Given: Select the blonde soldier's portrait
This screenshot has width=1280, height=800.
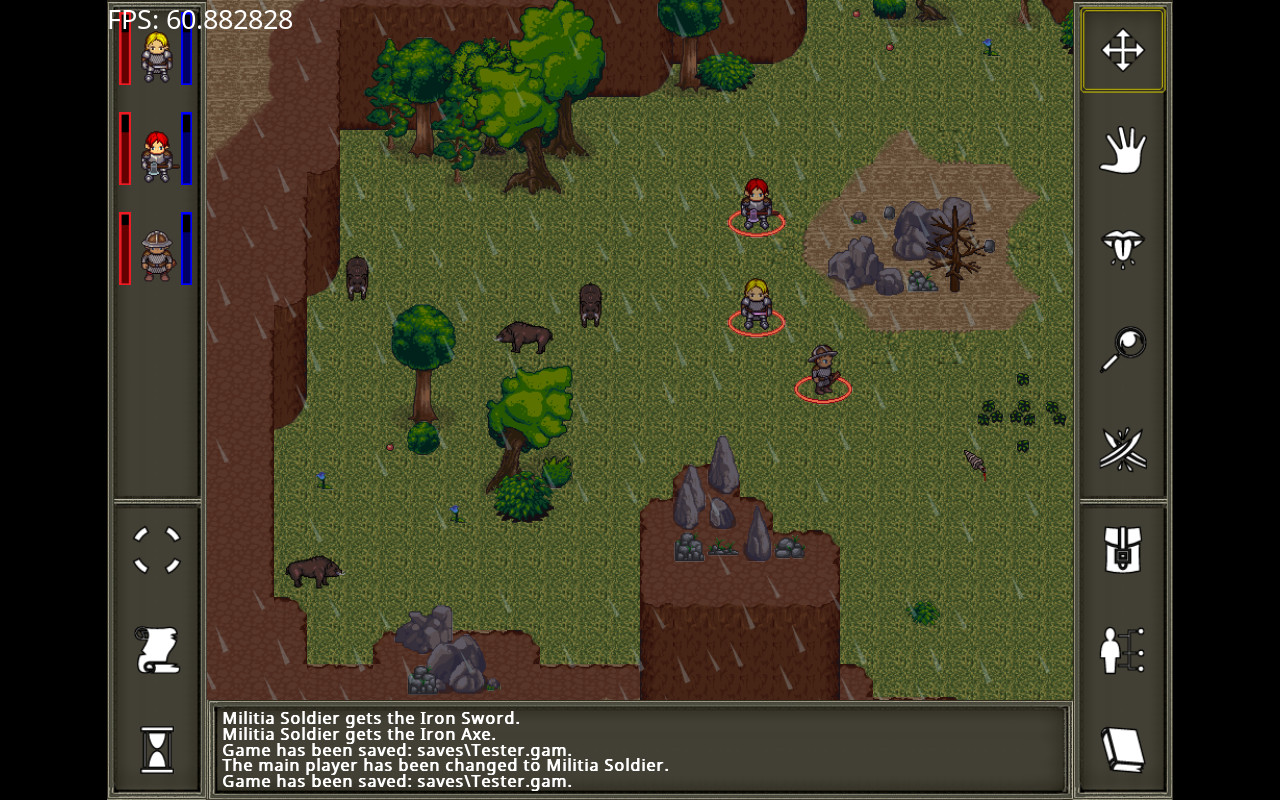Looking at the screenshot, I should click(x=155, y=53).
